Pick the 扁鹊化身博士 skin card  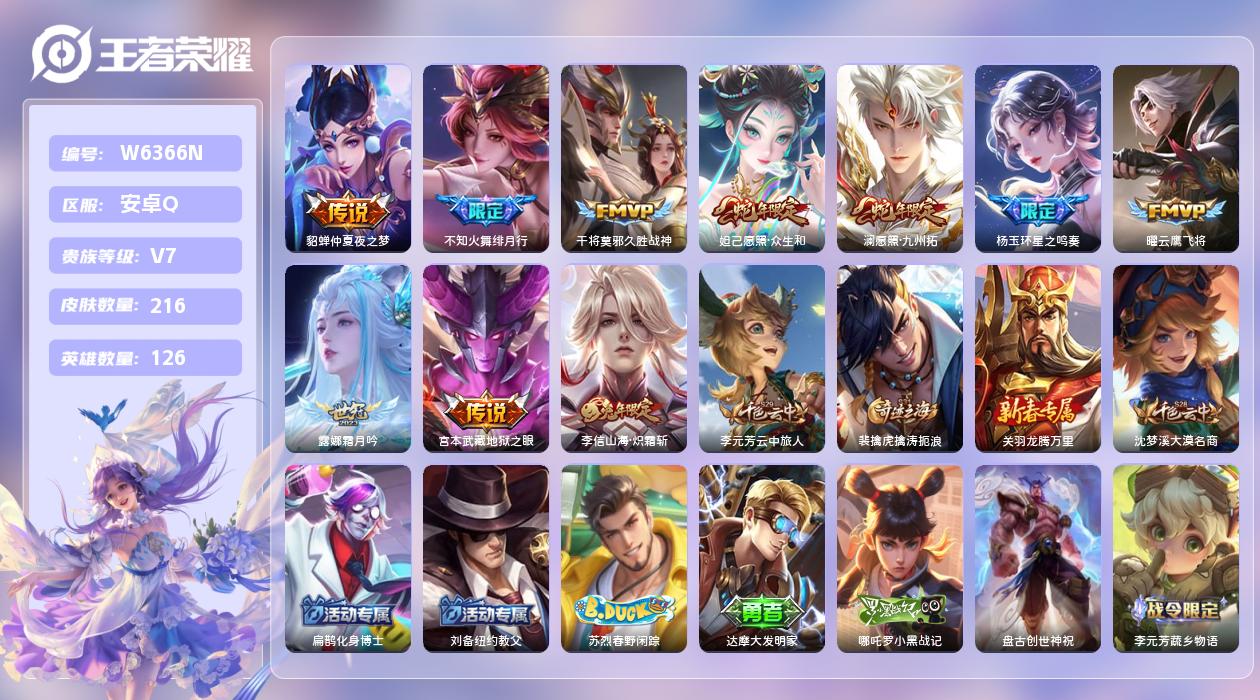(x=347, y=558)
